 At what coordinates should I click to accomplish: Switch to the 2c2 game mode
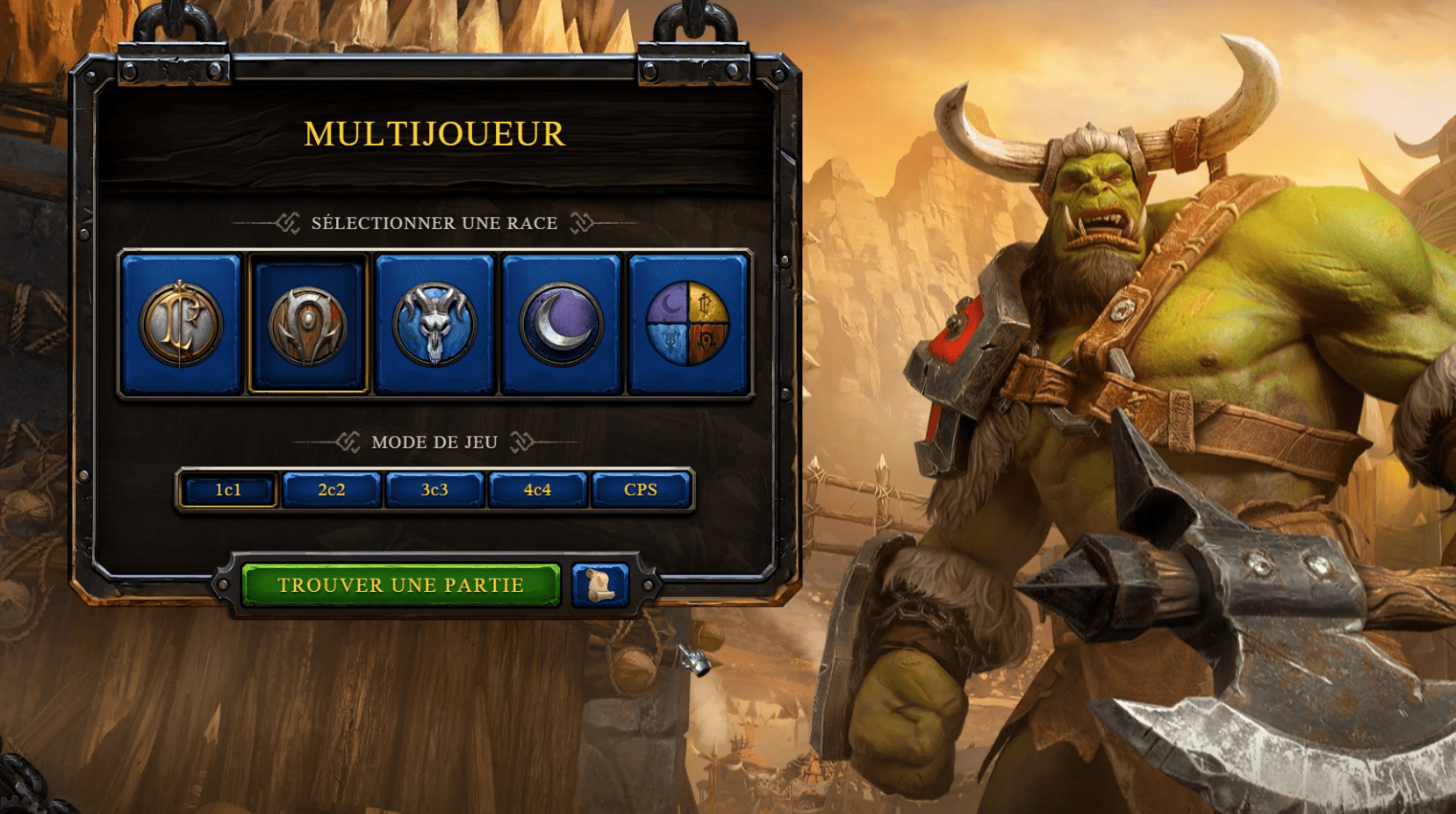(x=332, y=490)
